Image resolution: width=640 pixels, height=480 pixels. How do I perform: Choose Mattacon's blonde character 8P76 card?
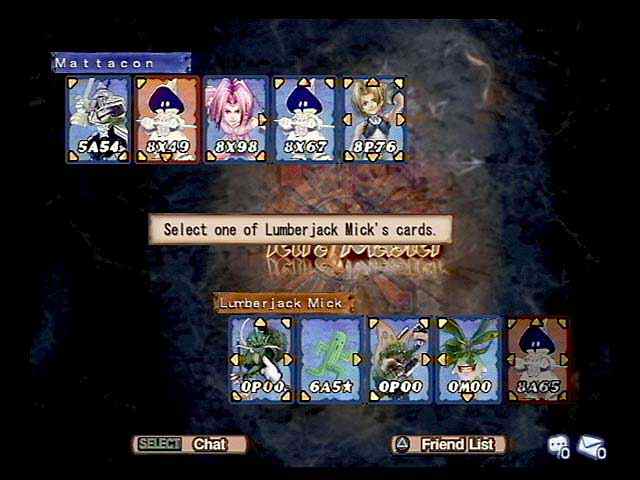(x=374, y=119)
